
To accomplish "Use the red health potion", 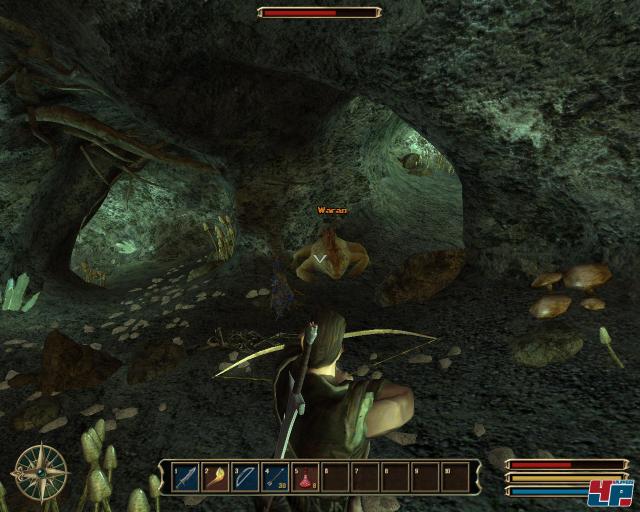I will tap(306, 478).
